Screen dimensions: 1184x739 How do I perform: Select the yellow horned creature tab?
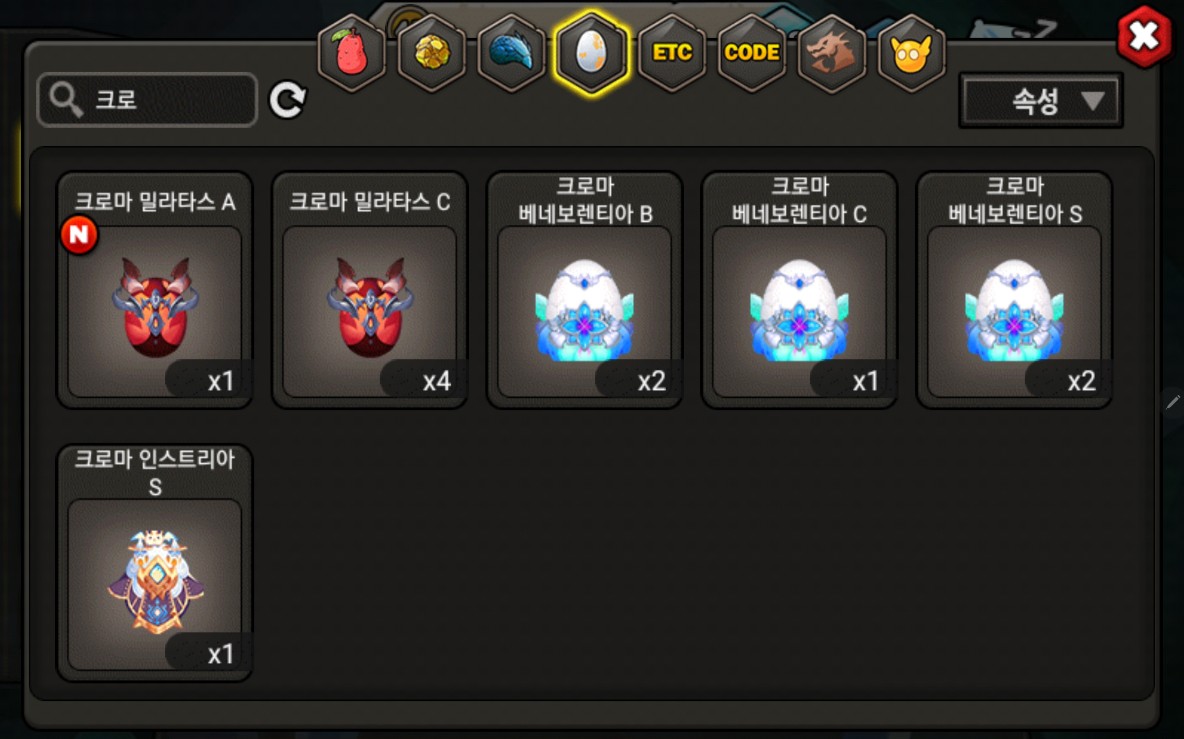pos(911,53)
